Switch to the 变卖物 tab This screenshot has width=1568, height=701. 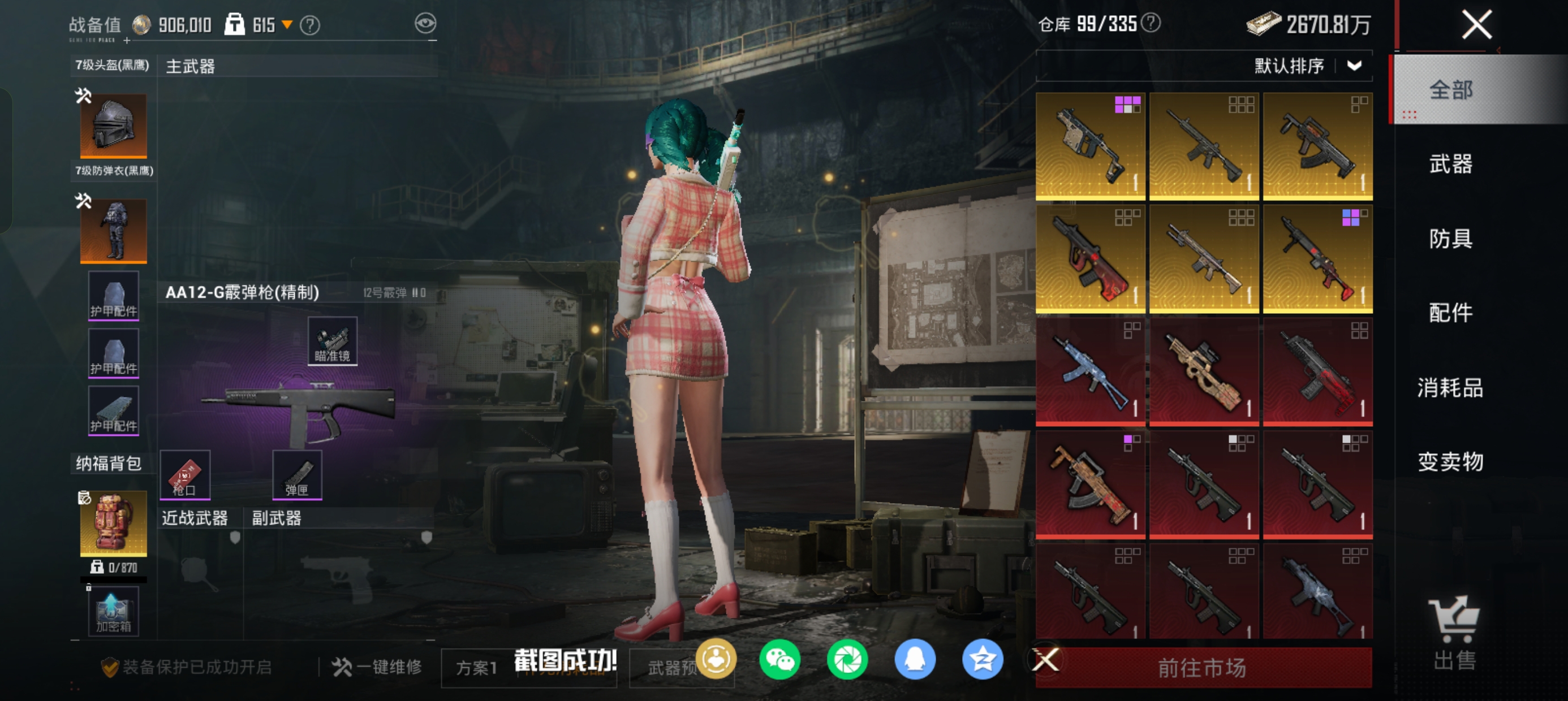[1450, 462]
